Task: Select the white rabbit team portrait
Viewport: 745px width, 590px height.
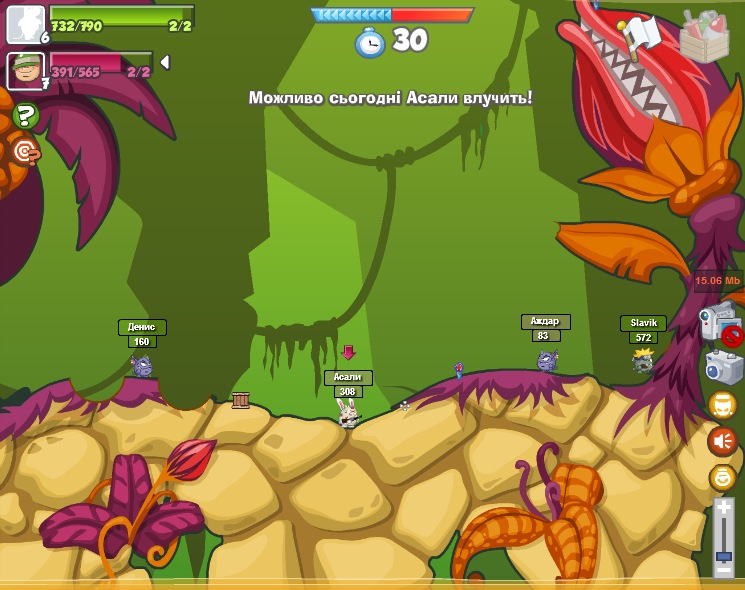Action: tap(25, 24)
